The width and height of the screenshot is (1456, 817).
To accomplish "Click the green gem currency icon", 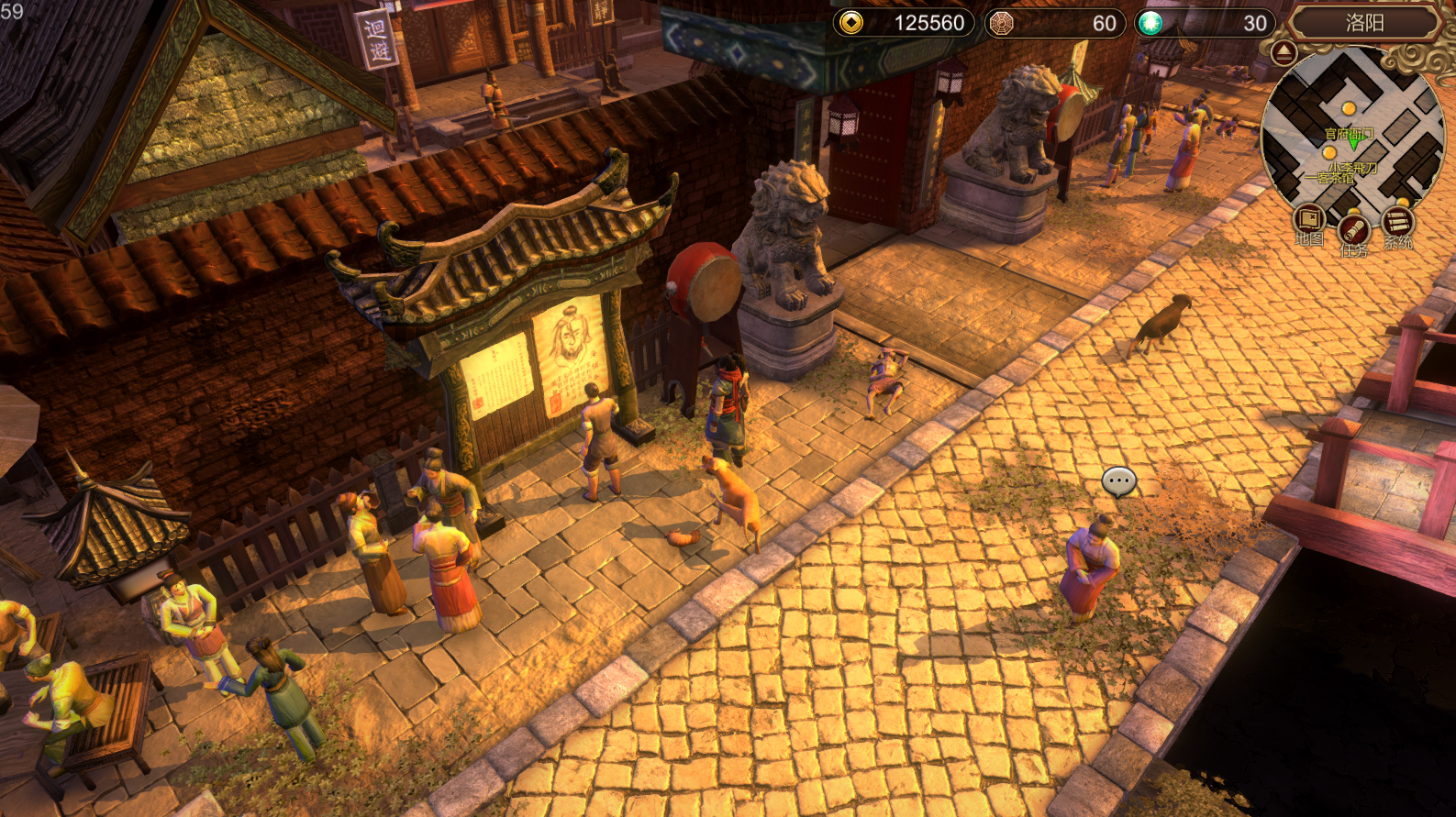I will coord(1150,23).
